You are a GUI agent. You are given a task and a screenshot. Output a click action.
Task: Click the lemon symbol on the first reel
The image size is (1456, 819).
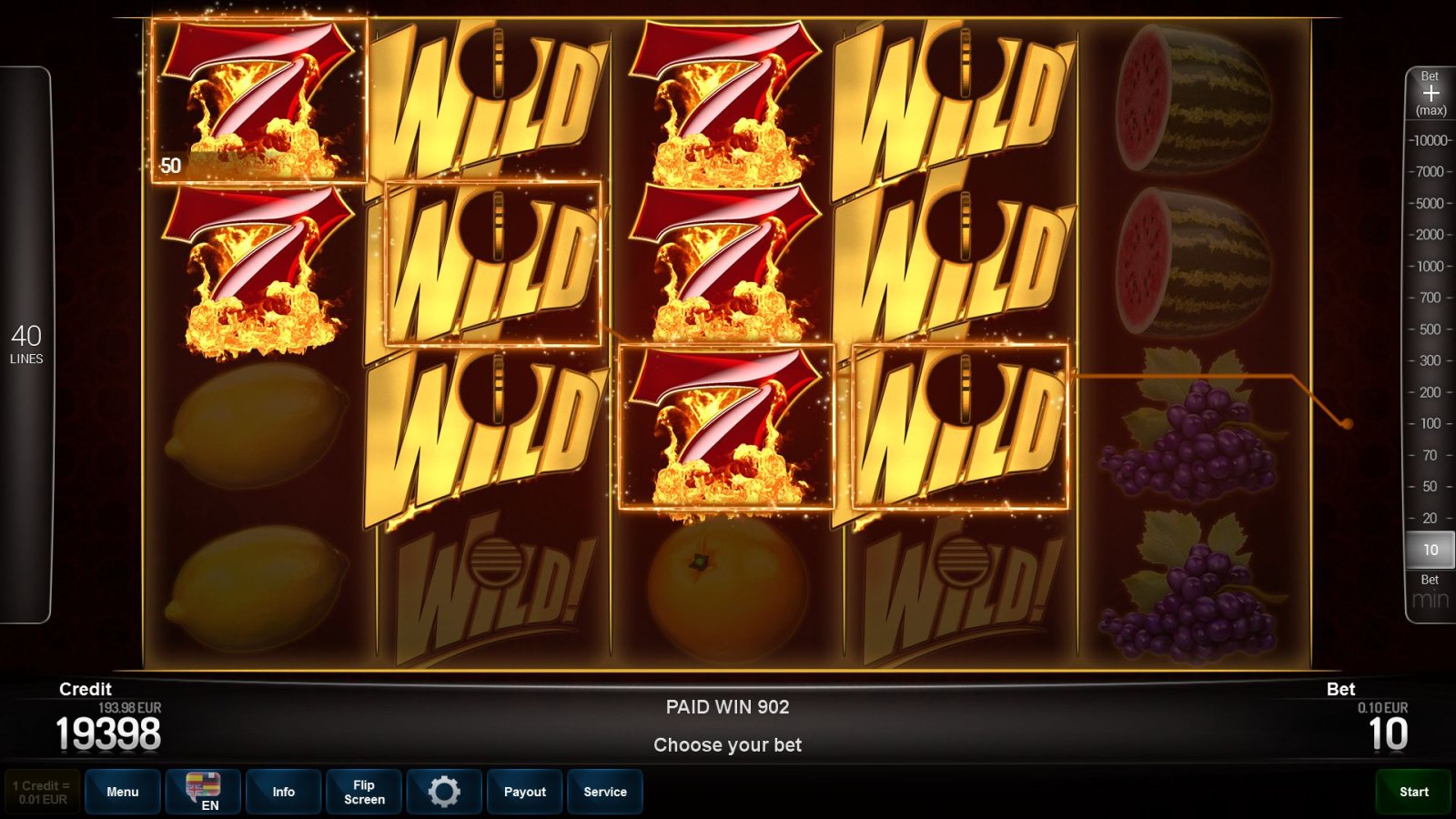click(255, 428)
